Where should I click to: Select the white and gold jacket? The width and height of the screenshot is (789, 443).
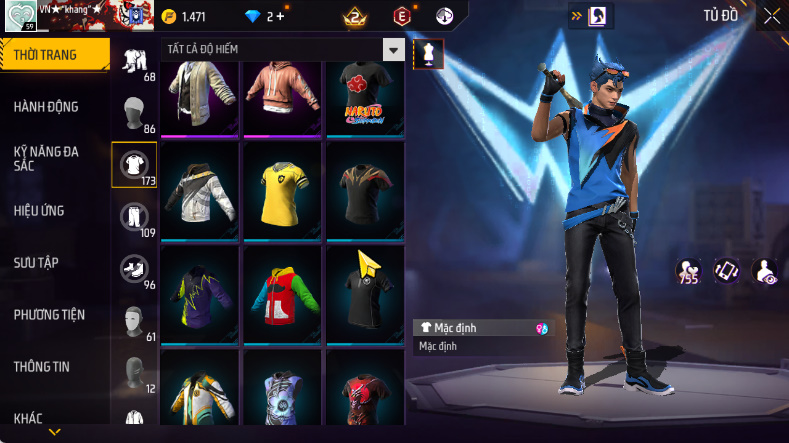click(x=199, y=190)
